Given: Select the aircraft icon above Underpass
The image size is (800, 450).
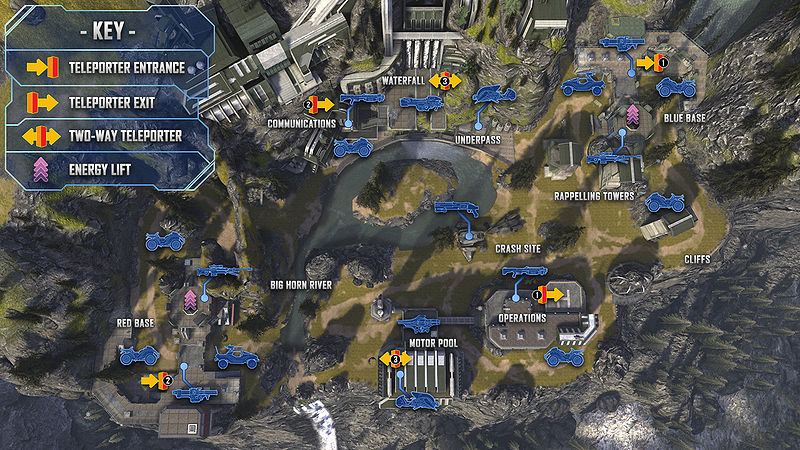Looking at the screenshot, I should [x=494, y=95].
